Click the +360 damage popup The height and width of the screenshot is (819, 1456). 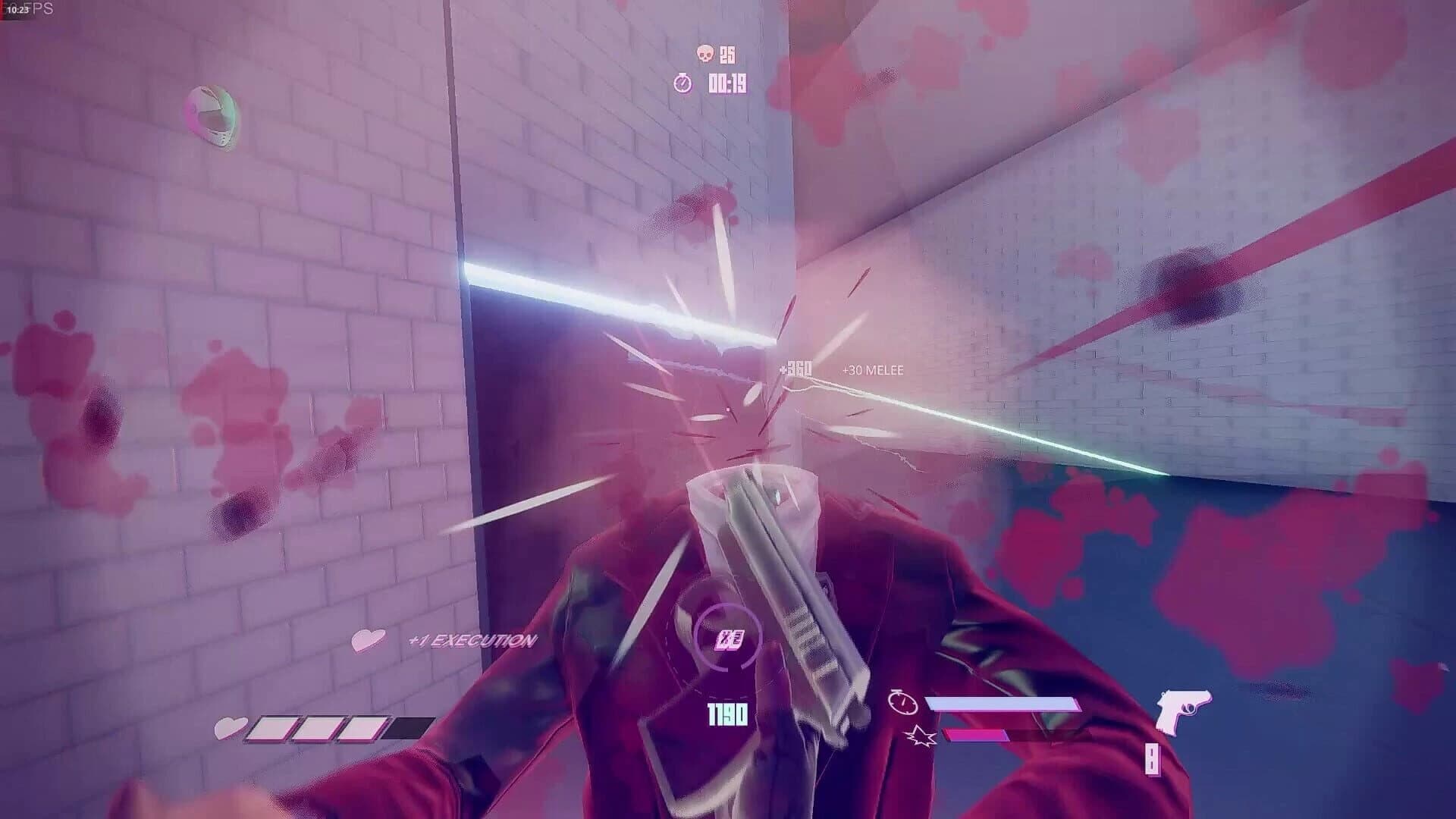[794, 366]
